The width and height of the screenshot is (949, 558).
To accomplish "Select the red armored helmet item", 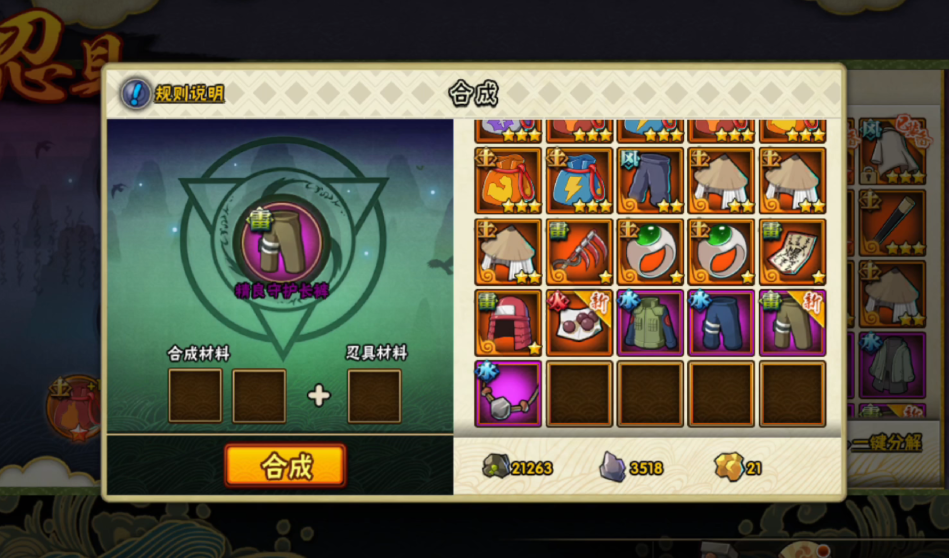I will click(x=508, y=323).
